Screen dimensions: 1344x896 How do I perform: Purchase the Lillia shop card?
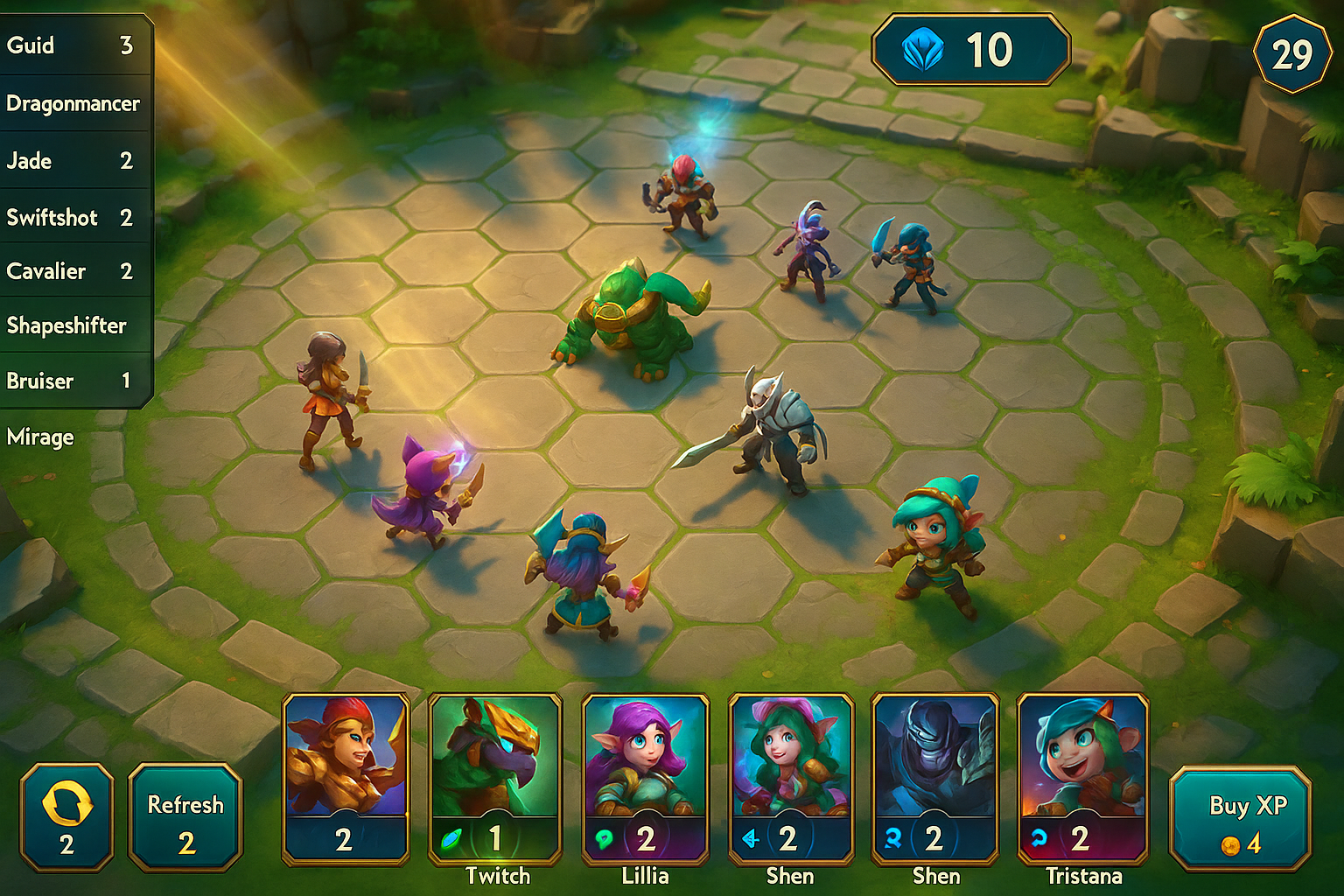[x=645, y=779]
